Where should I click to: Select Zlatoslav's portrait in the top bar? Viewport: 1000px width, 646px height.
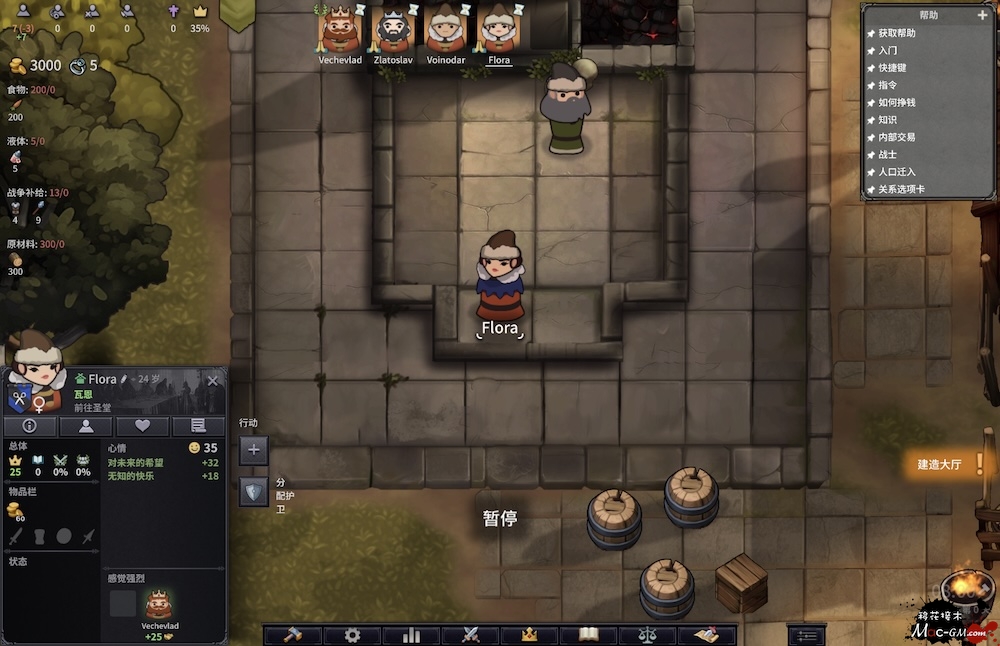(x=392, y=28)
